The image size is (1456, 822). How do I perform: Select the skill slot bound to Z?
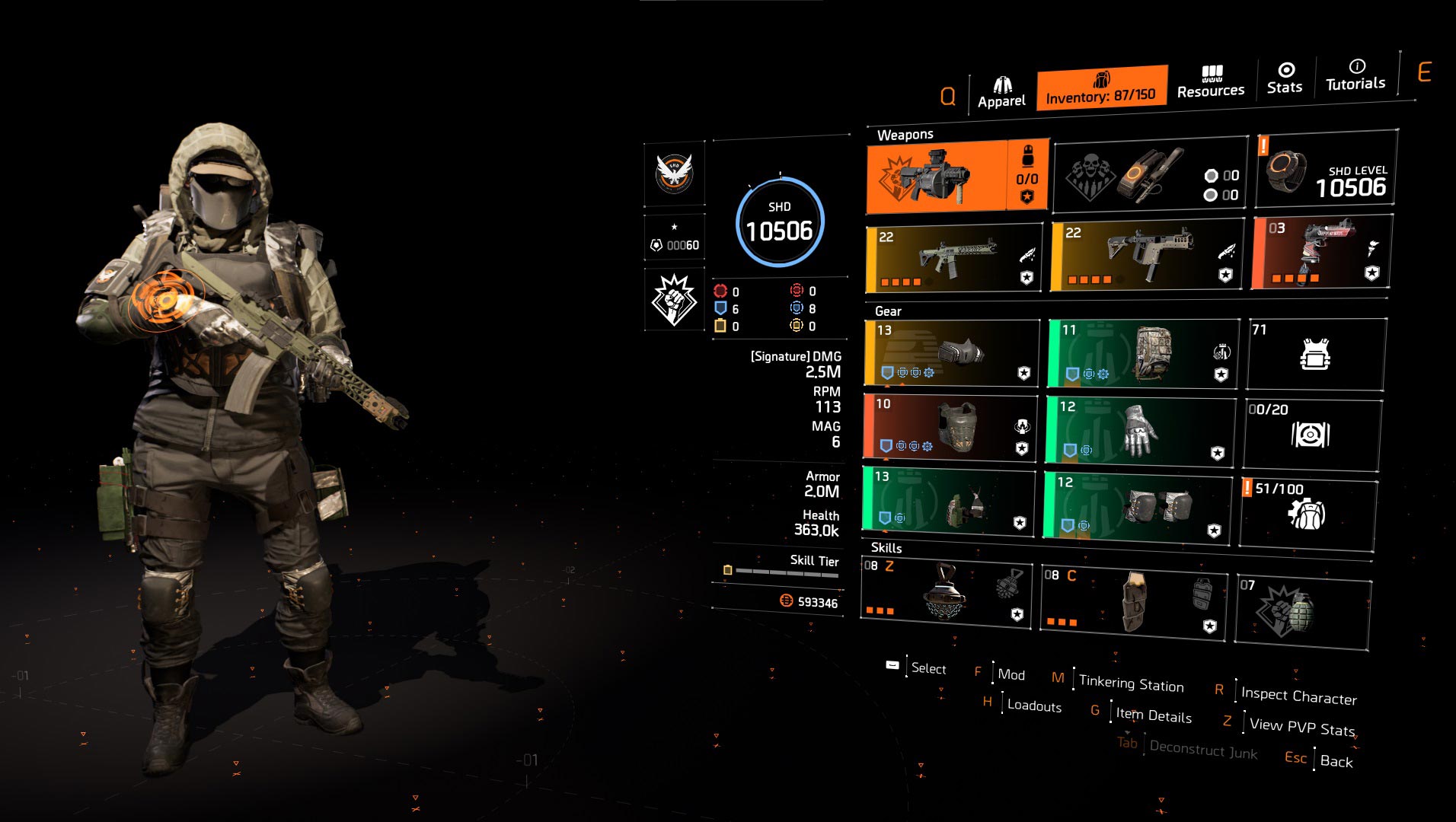coord(946,591)
